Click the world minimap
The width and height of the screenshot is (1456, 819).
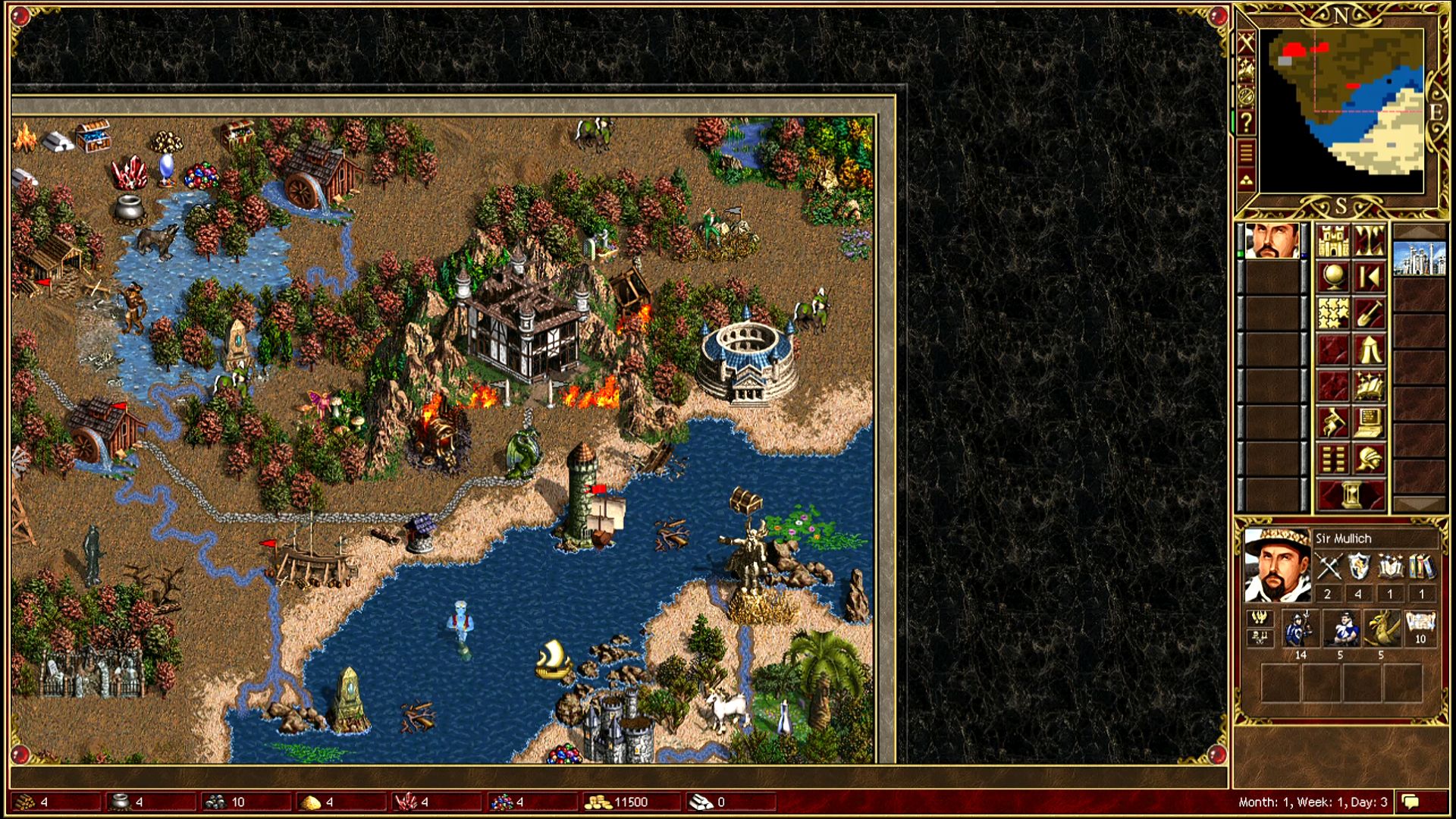(x=1341, y=111)
